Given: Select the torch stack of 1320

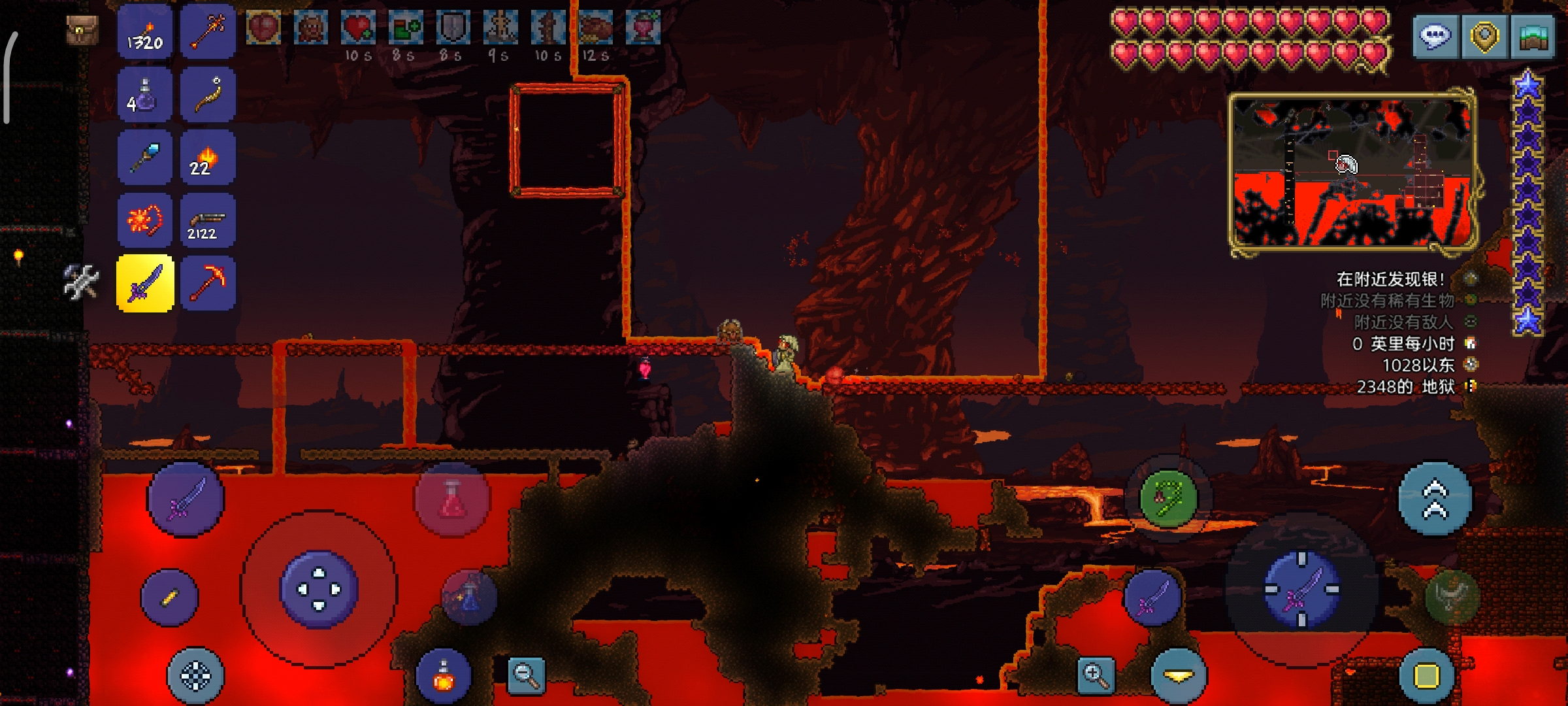Looking at the screenshot, I should pyautogui.click(x=145, y=33).
